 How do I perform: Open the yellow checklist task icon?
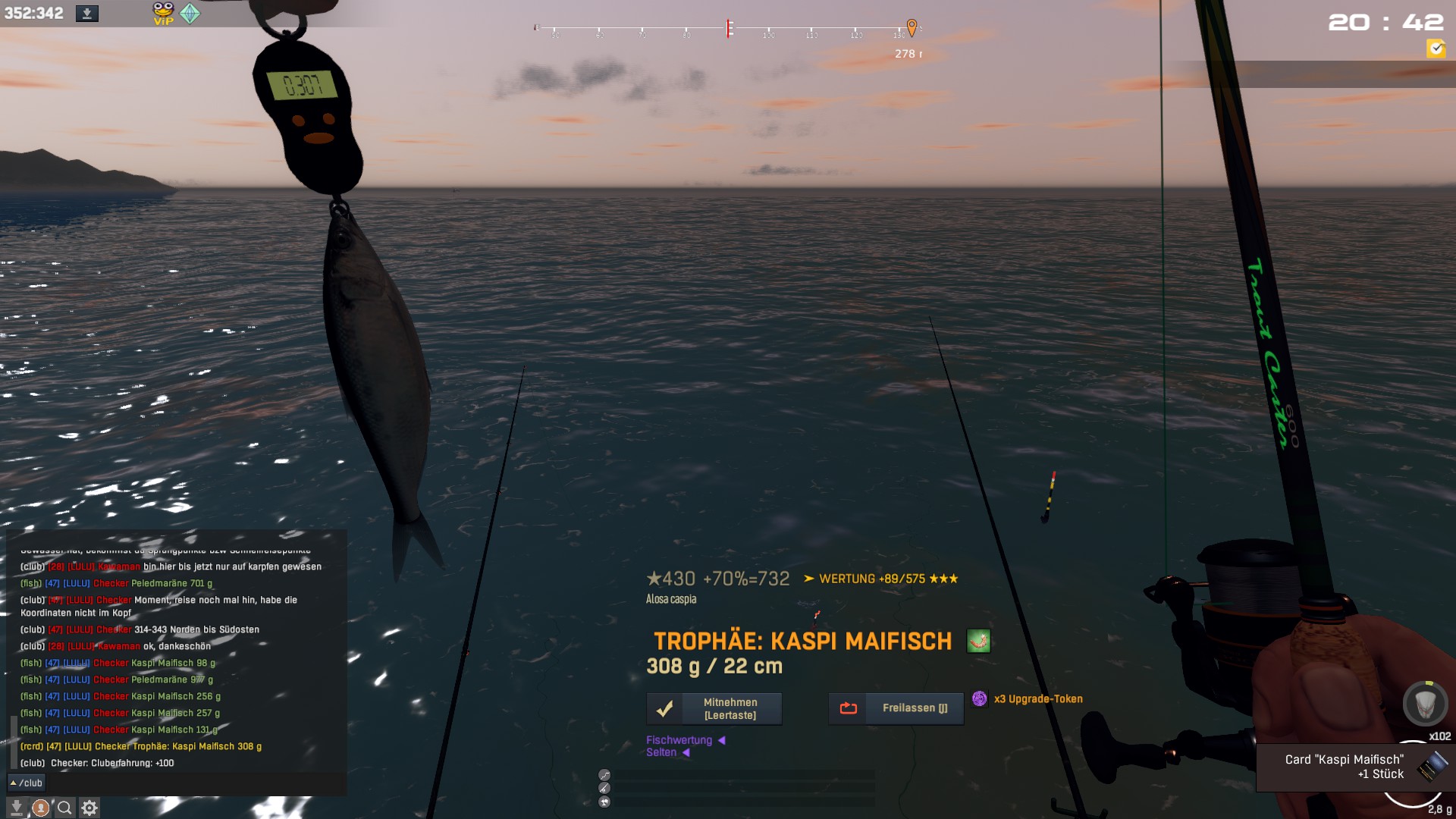1436,49
